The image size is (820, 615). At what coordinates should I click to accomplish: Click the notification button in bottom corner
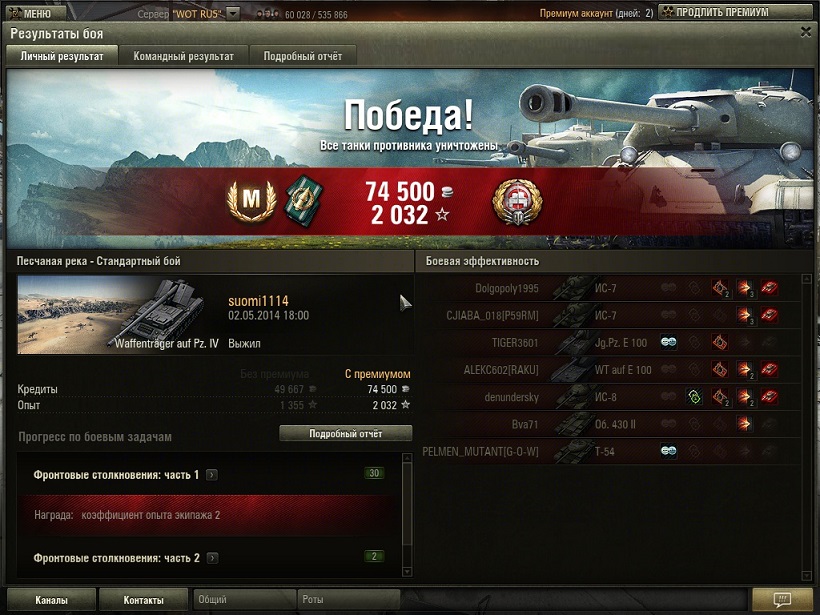[x=782, y=600]
